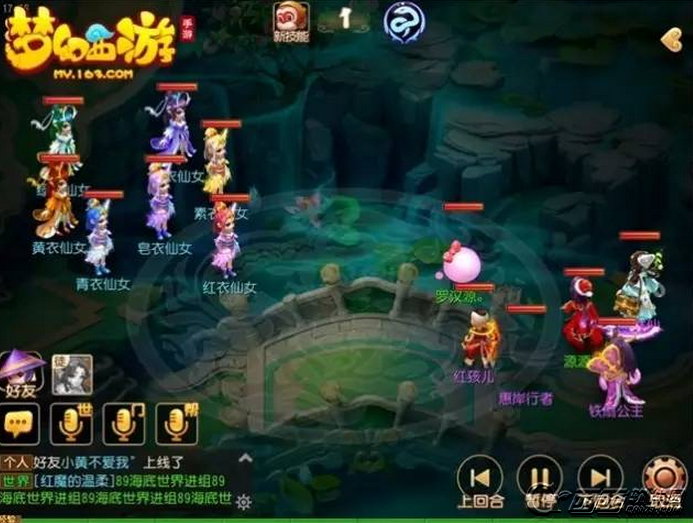
Task: Open the friends list (好友)
Action: pyautogui.click(x=23, y=373)
